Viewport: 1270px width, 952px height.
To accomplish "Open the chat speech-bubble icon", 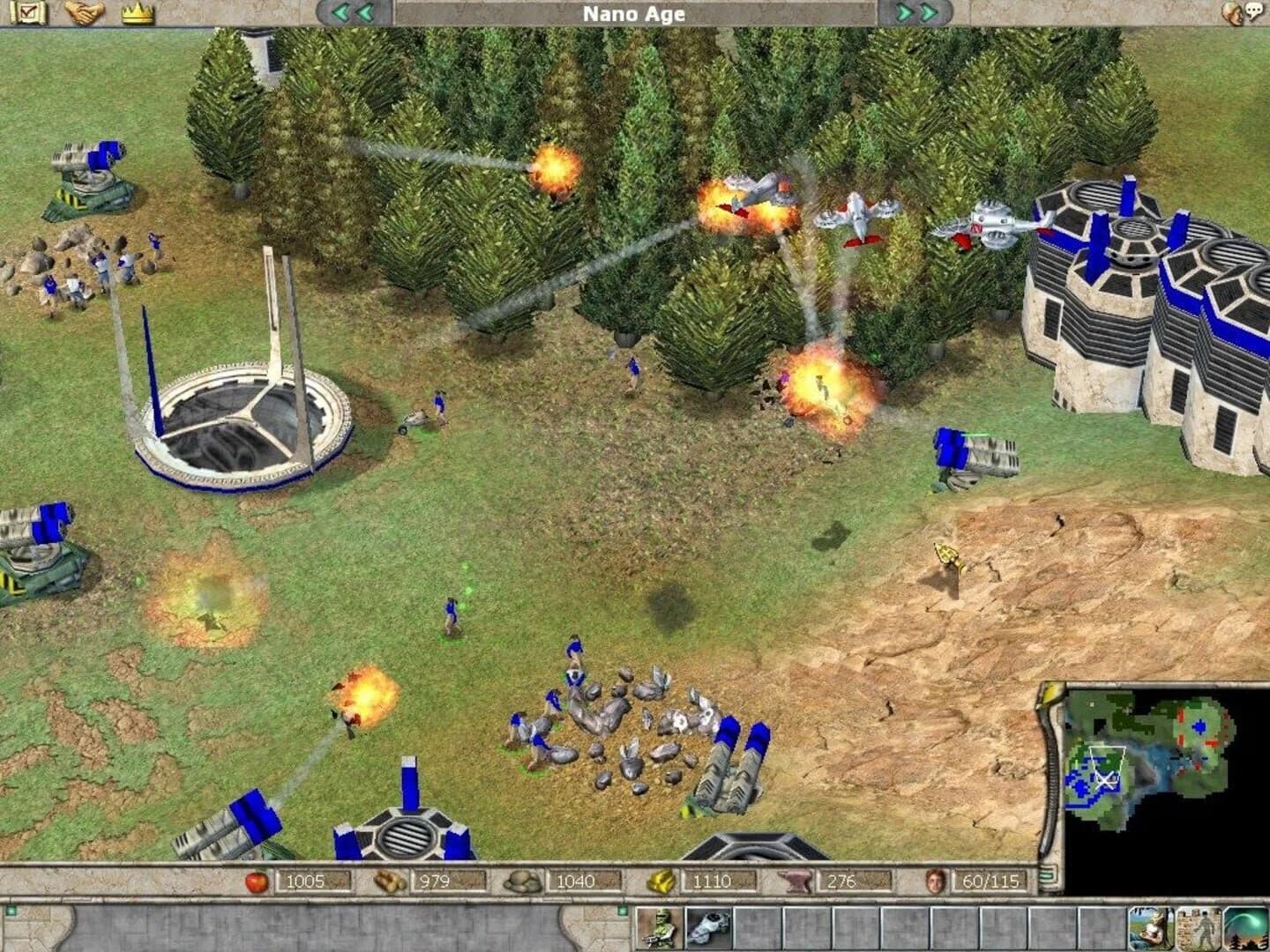I will [1255, 10].
